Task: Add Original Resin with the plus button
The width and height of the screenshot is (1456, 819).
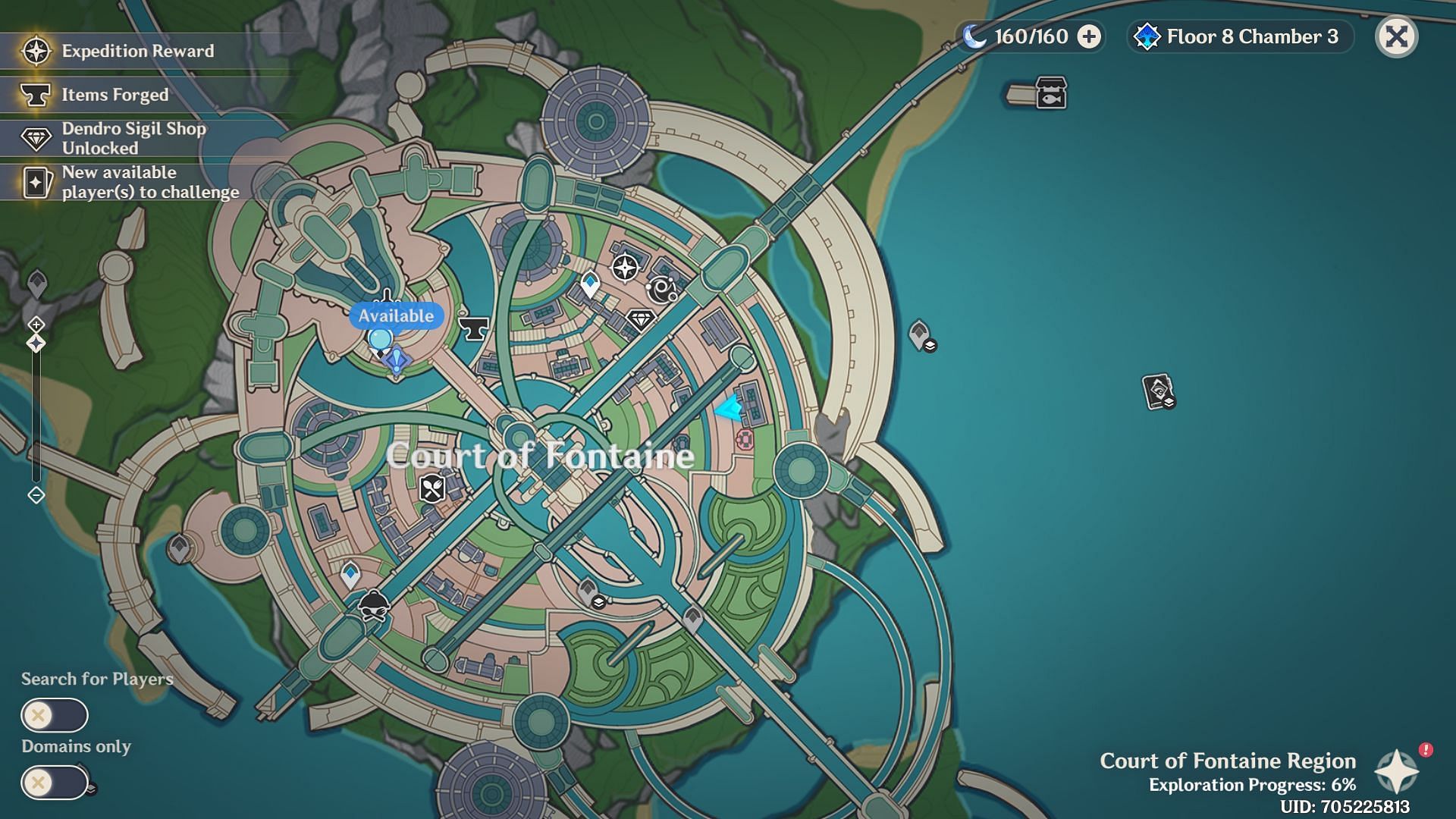Action: pos(1089,36)
